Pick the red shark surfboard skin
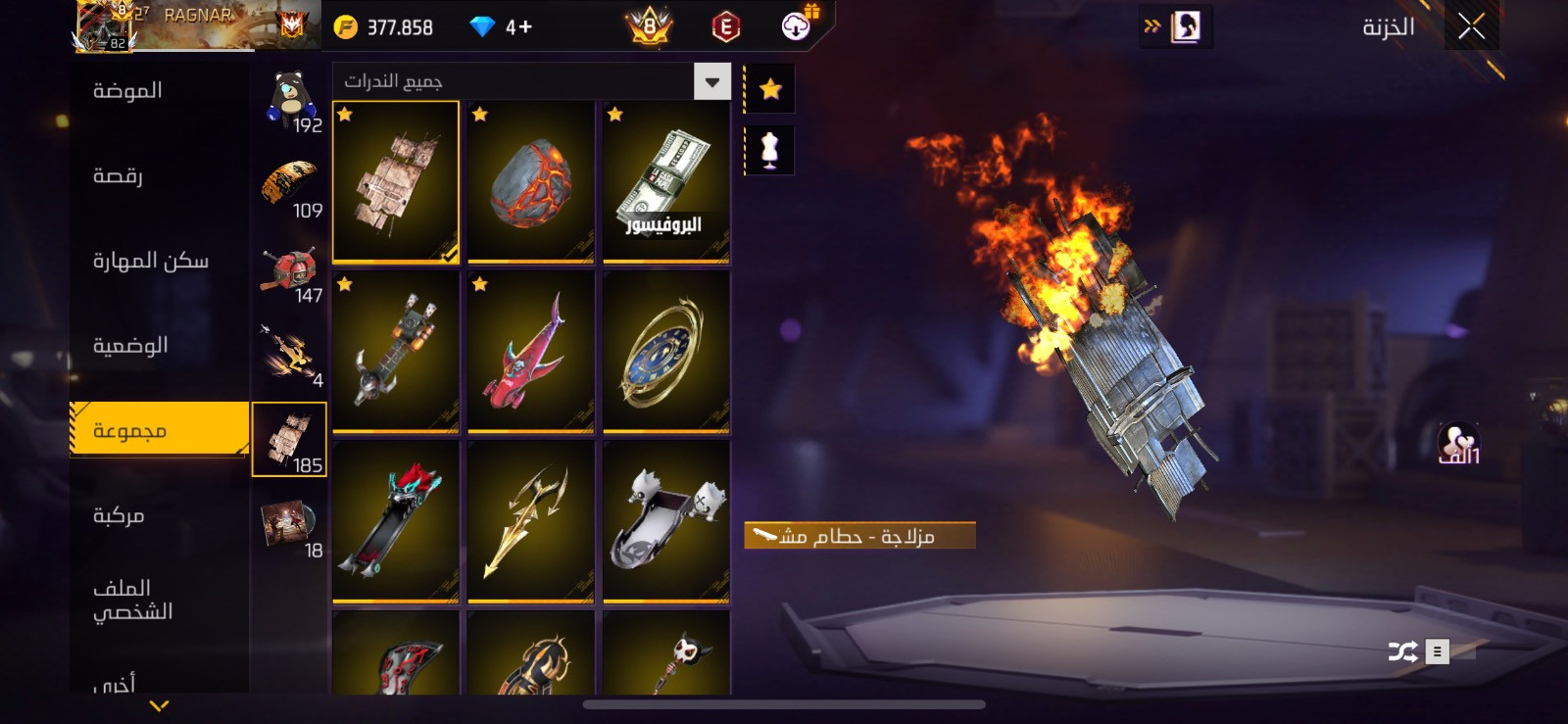The width and height of the screenshot is (1568, 724). tap(530, 352)
